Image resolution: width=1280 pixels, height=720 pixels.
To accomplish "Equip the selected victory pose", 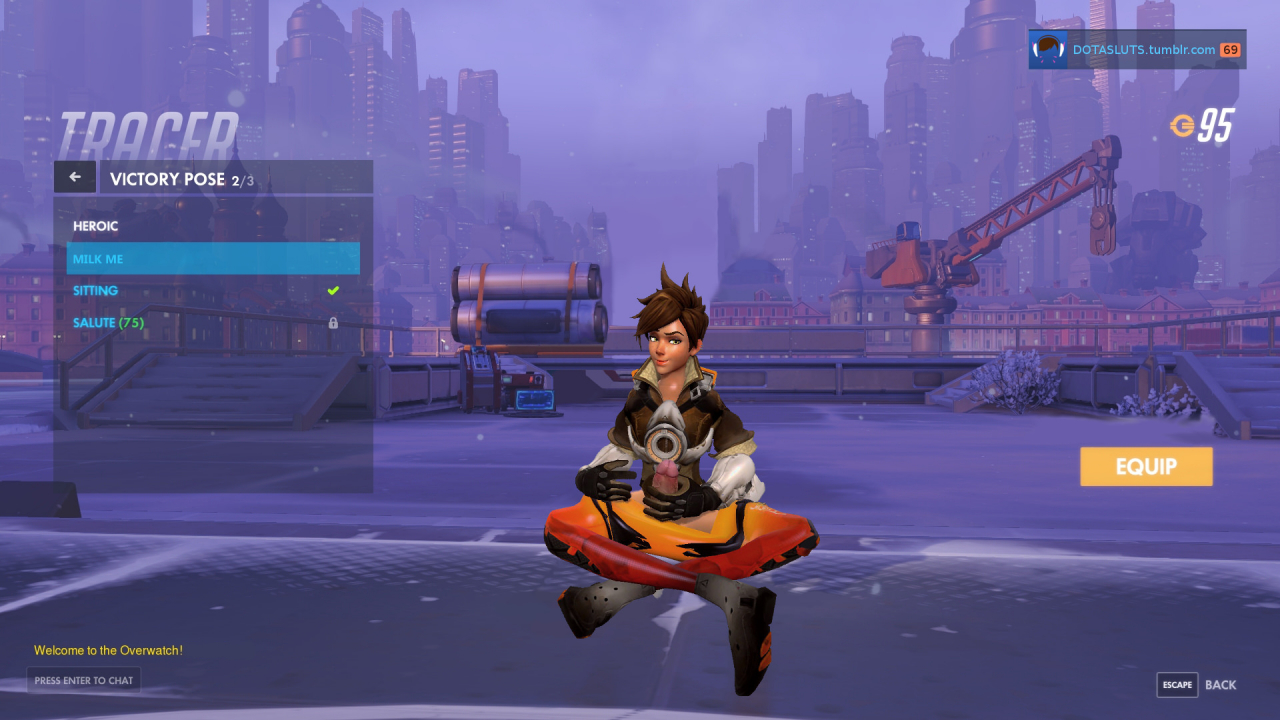I will [1146, 467].
